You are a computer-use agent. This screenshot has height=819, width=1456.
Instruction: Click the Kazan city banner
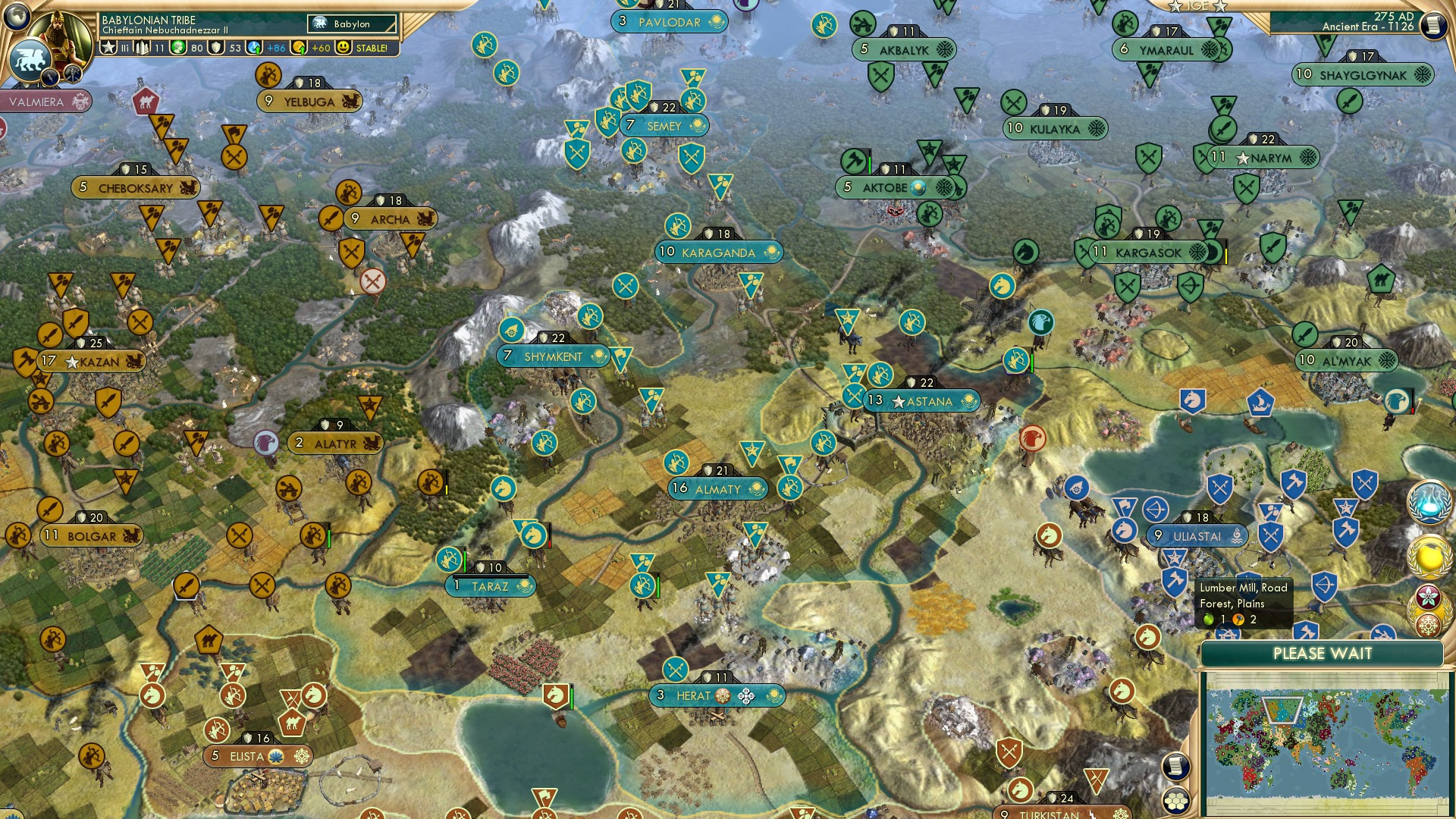(91, 362)
